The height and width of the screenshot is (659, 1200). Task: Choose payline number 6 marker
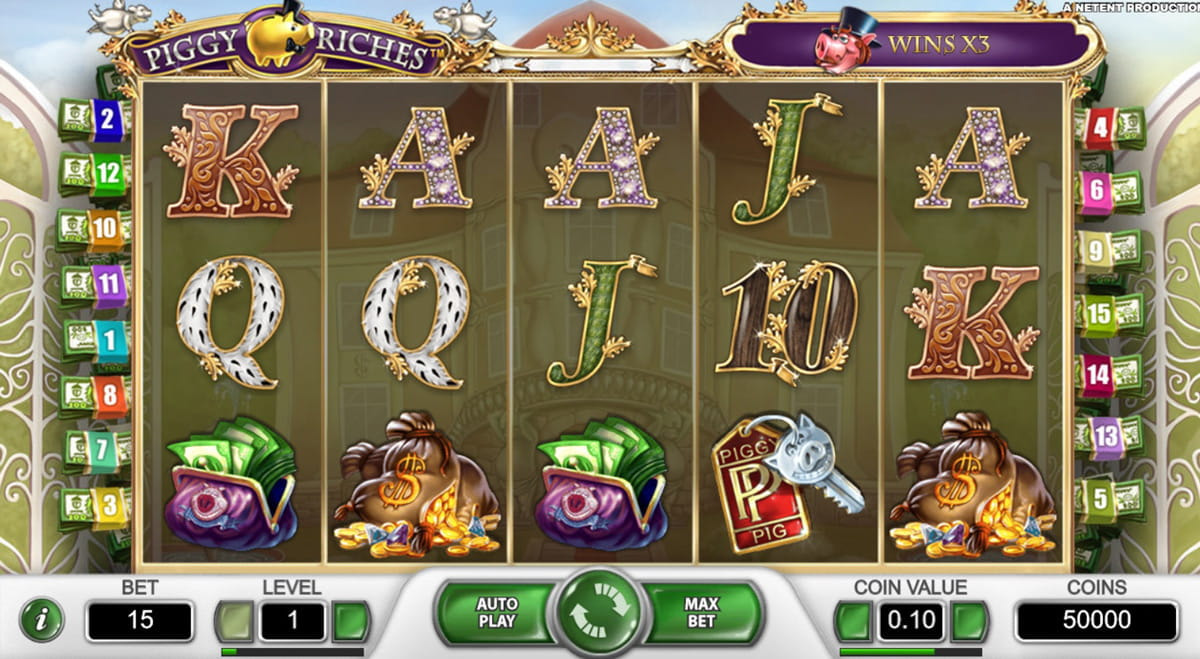[x=1096, y=190]
